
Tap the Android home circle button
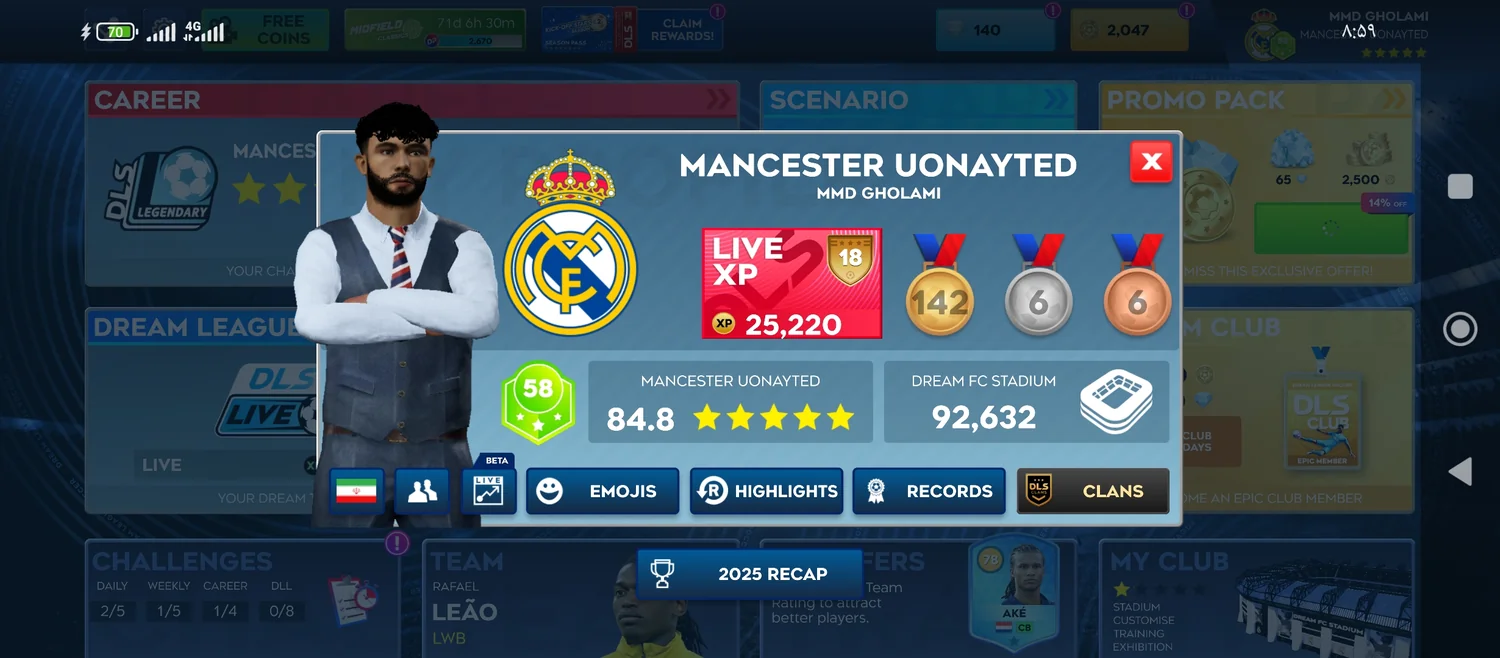(1460, 329)
